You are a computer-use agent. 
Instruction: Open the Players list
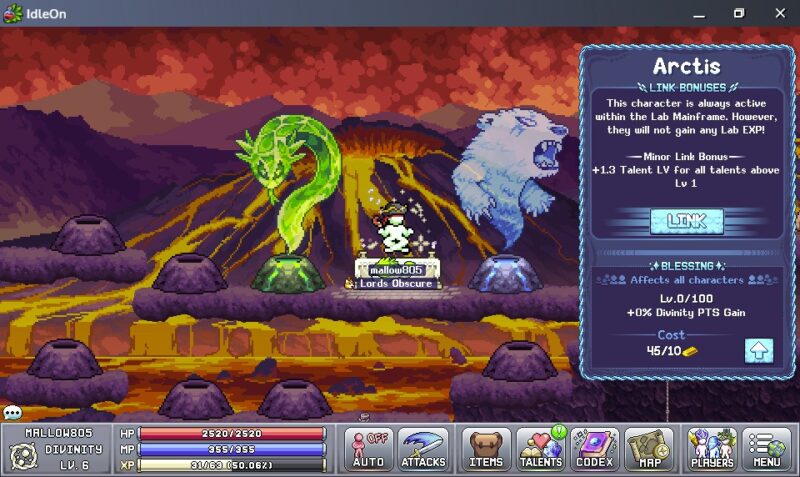pos(711,449)
